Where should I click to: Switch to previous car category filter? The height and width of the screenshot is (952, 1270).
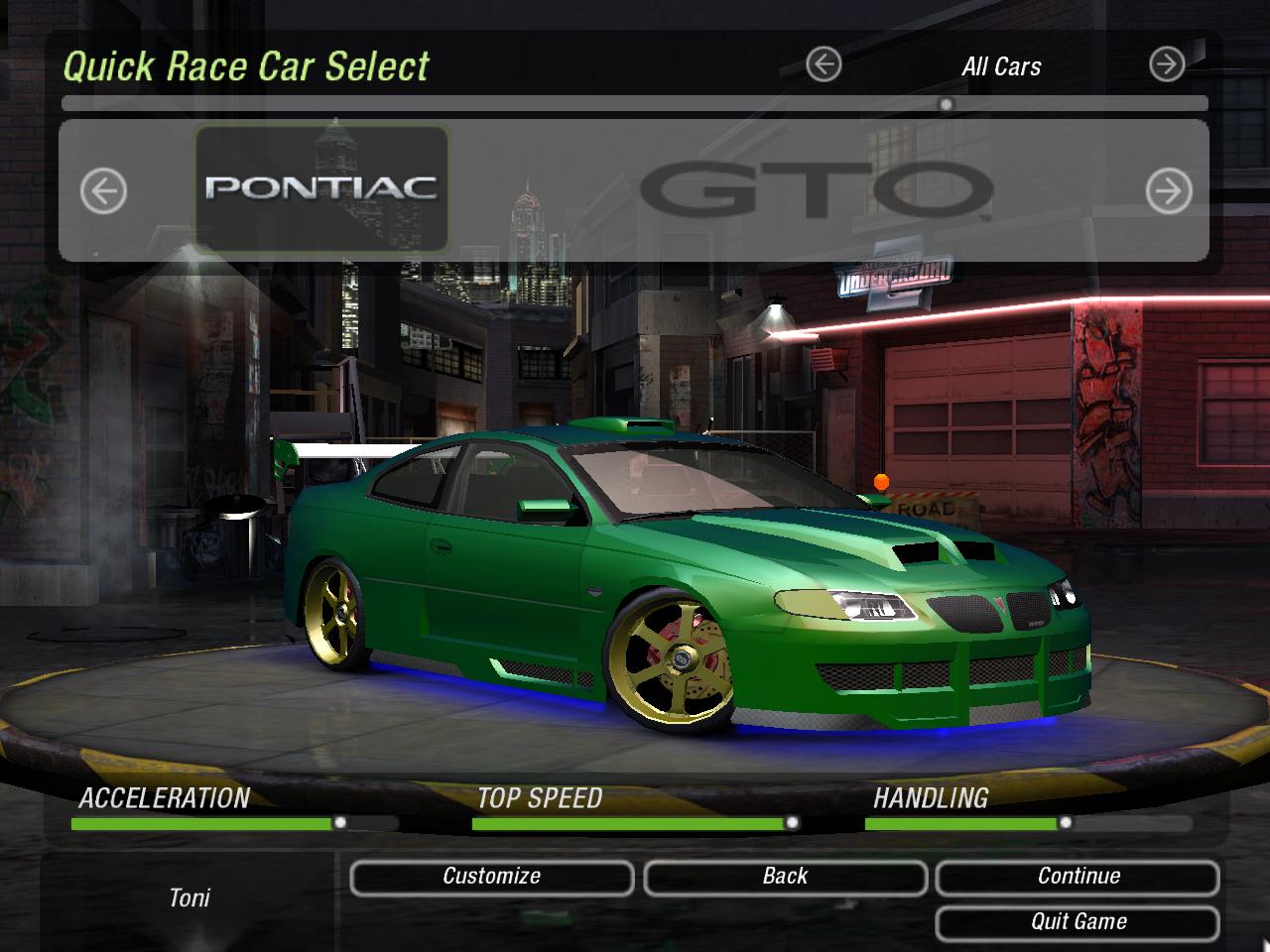tap(824, 65)
